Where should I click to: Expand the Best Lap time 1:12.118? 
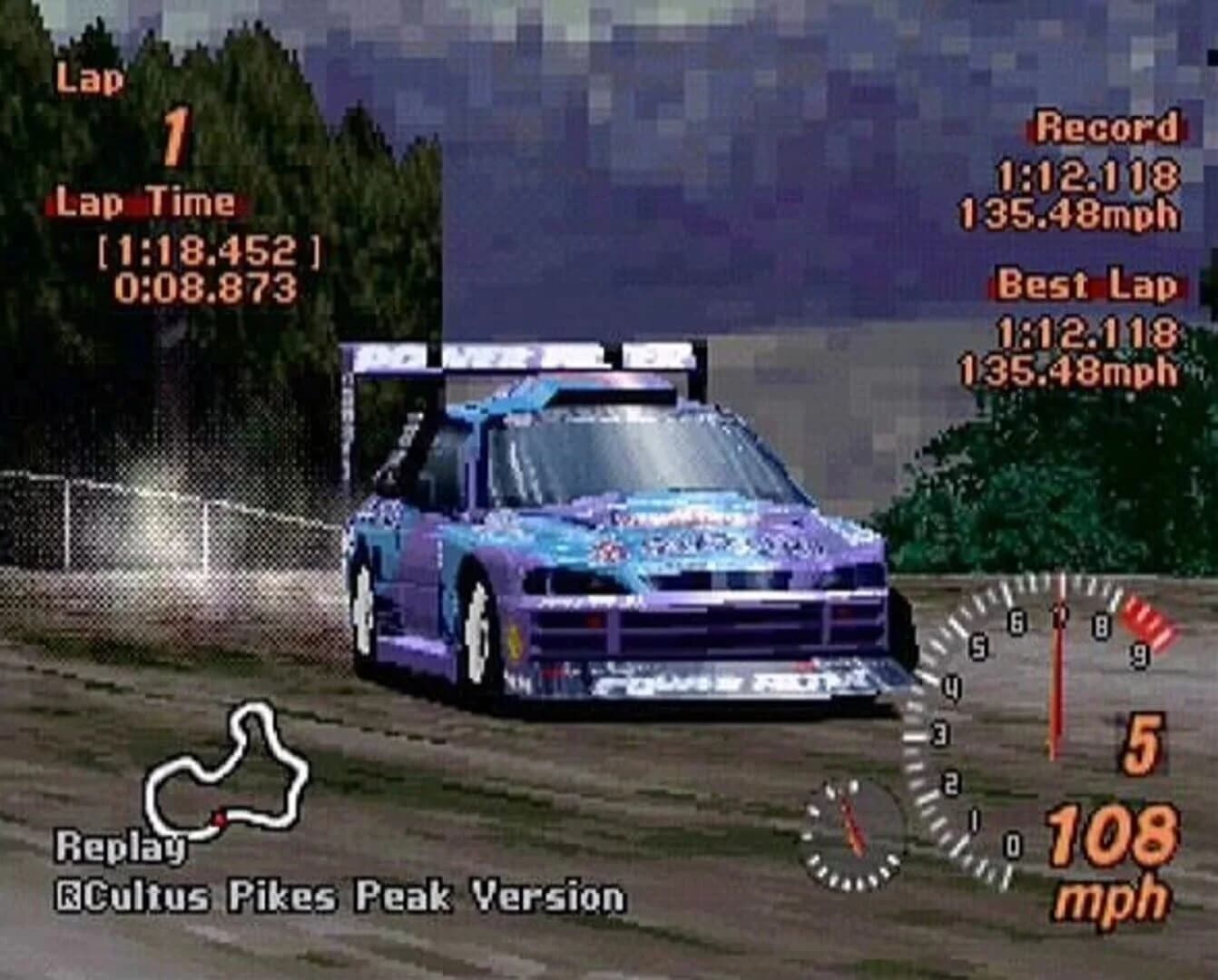tap(1087, 331)
